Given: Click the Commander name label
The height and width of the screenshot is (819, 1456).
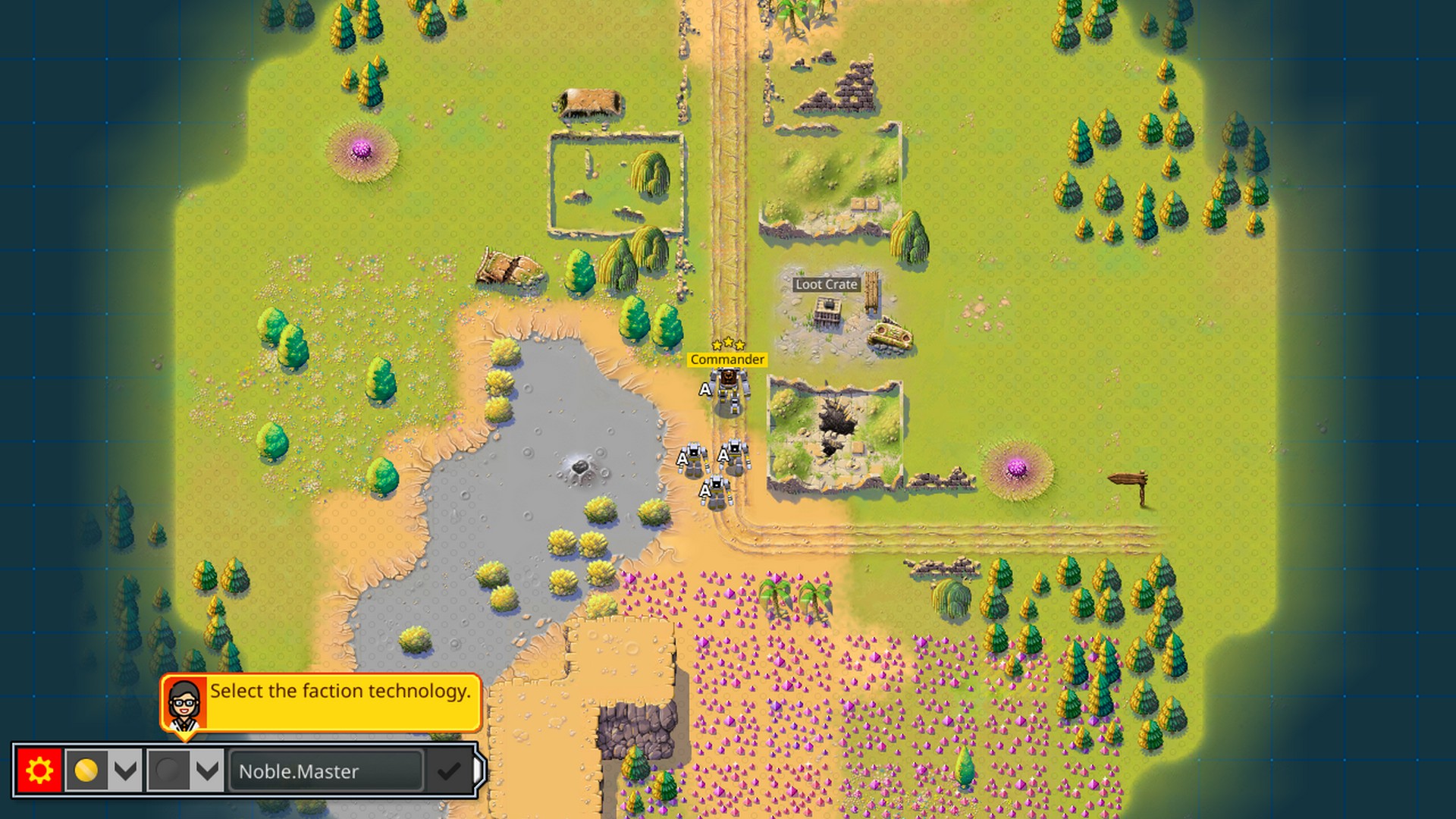Looking at the screenshot, I should (726, 359).
